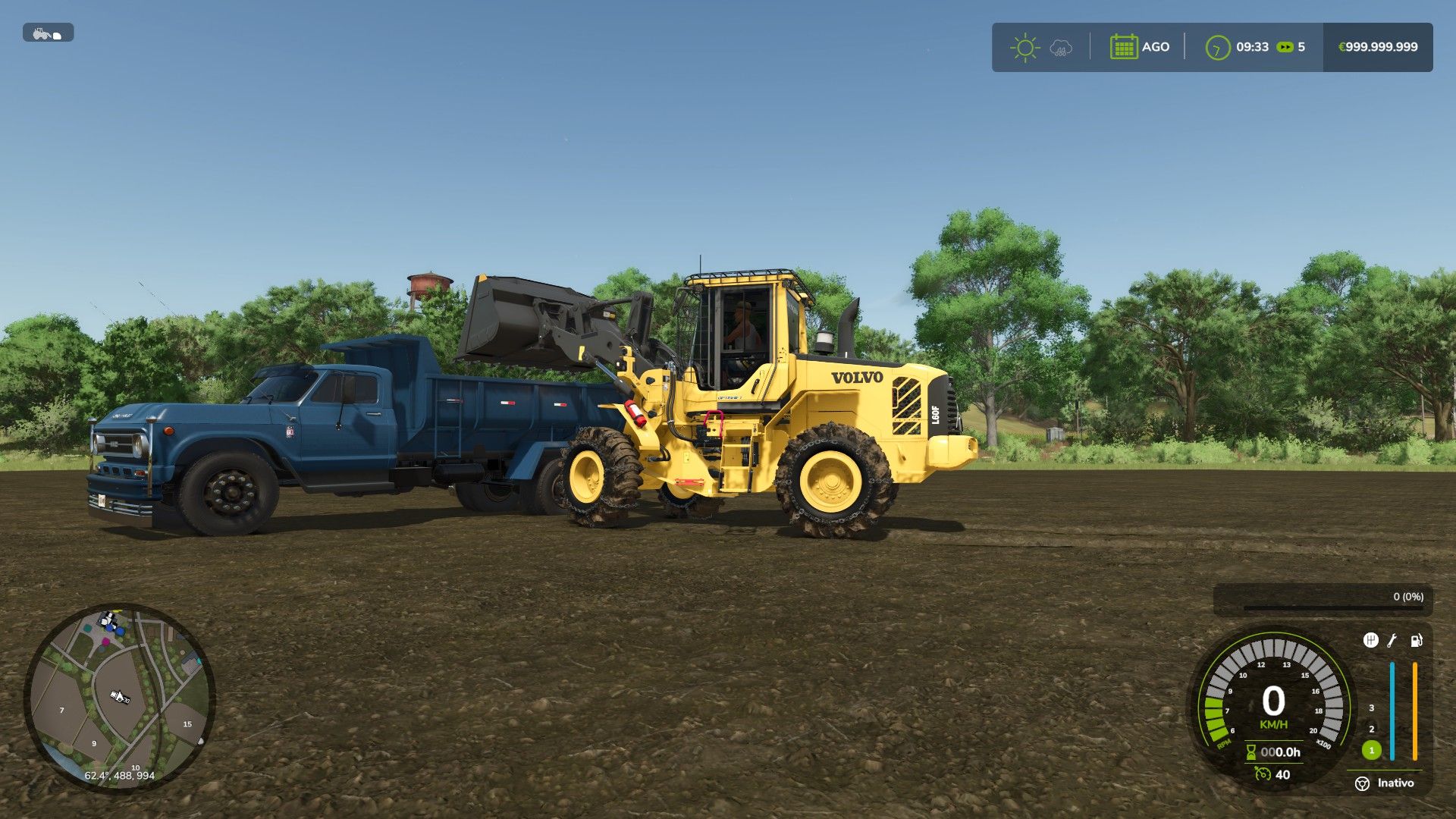Click the wrench damage icon
Image resolution: width=1456 pixels, height=819 pixels.
point(1392,641)
